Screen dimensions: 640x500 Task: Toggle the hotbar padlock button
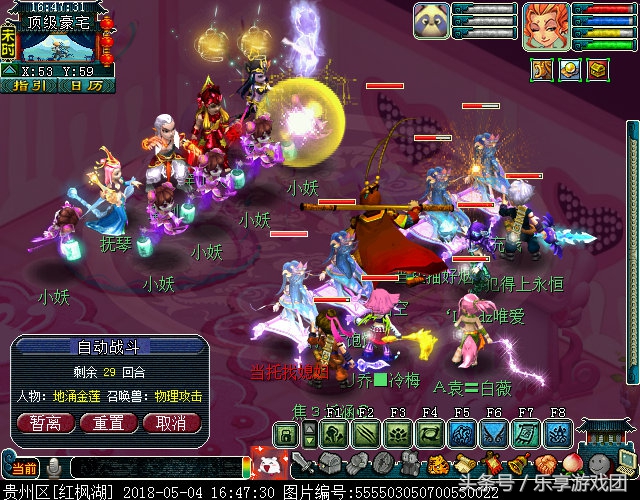285,434
